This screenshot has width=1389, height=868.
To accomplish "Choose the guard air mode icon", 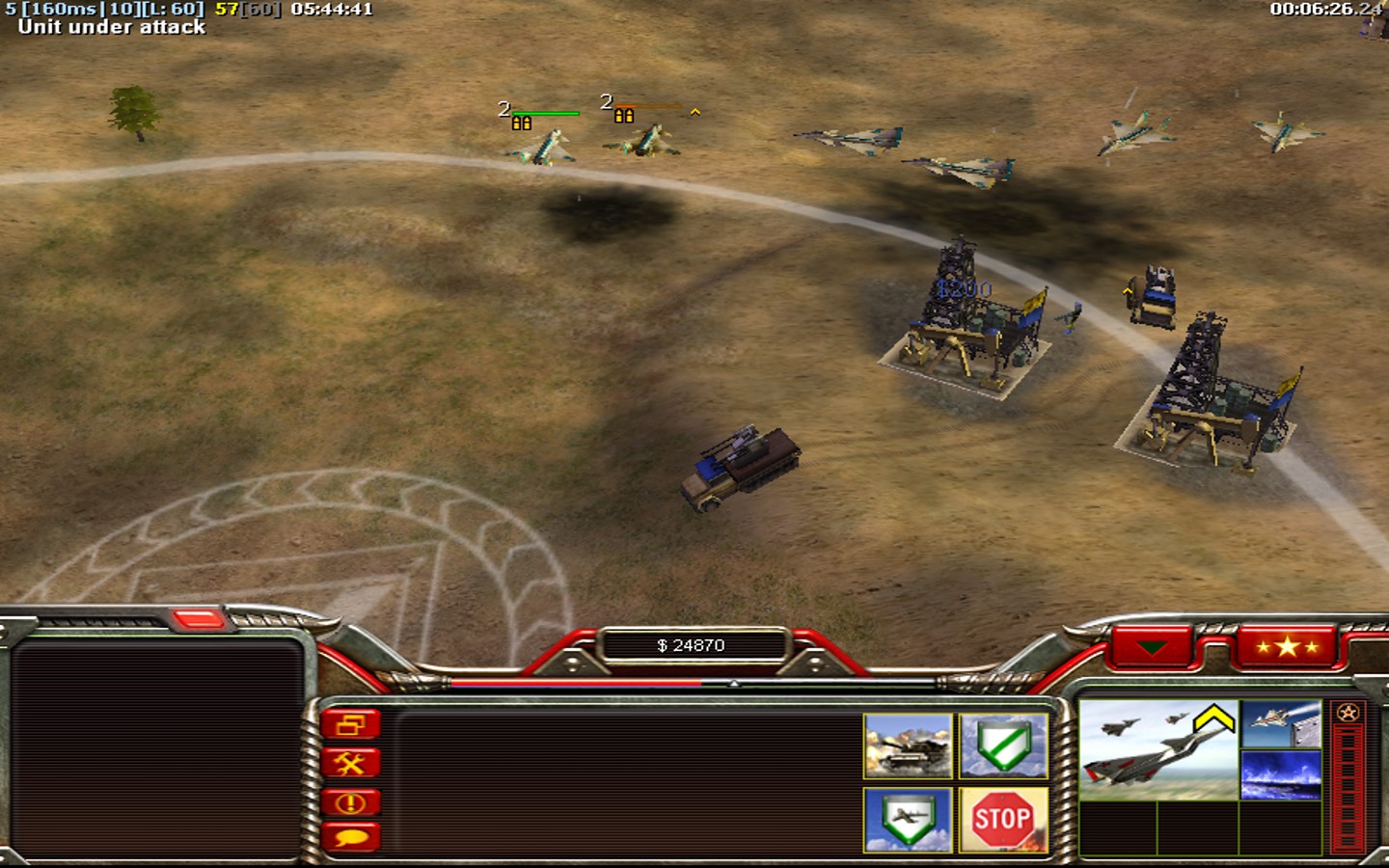I will coord(908,820).
